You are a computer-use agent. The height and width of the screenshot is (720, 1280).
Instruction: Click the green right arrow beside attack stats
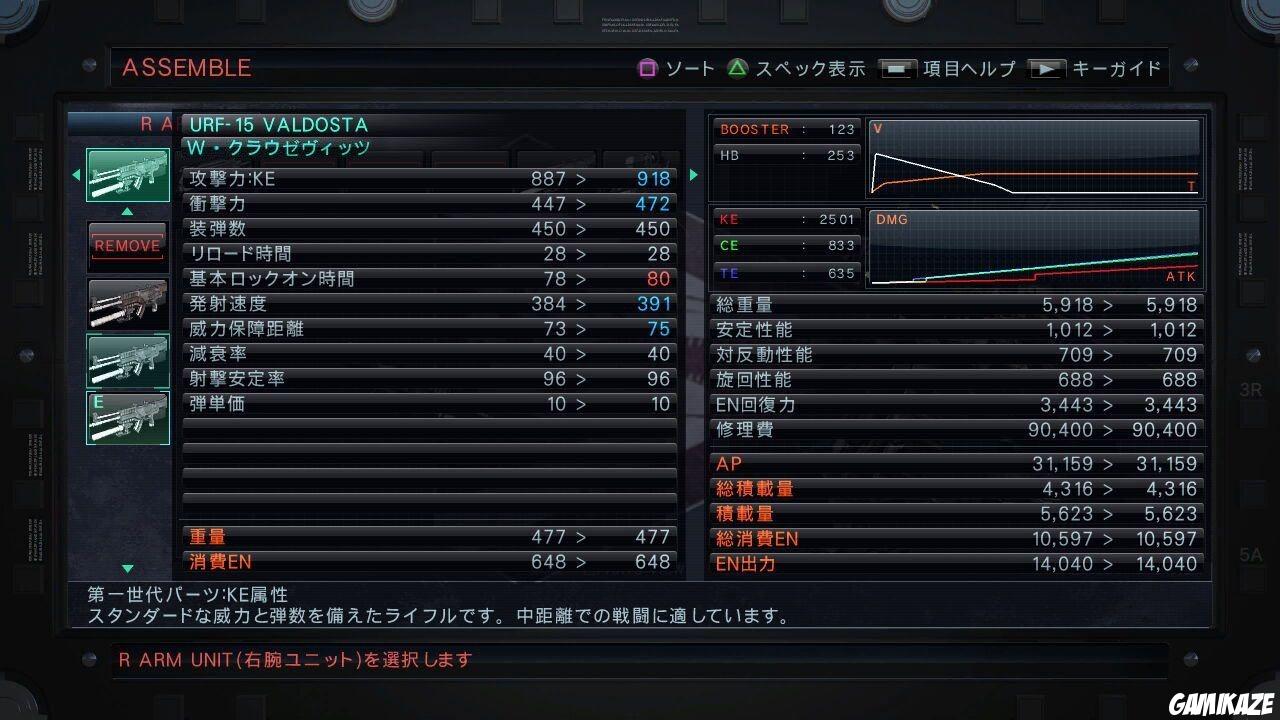(693, 175)
